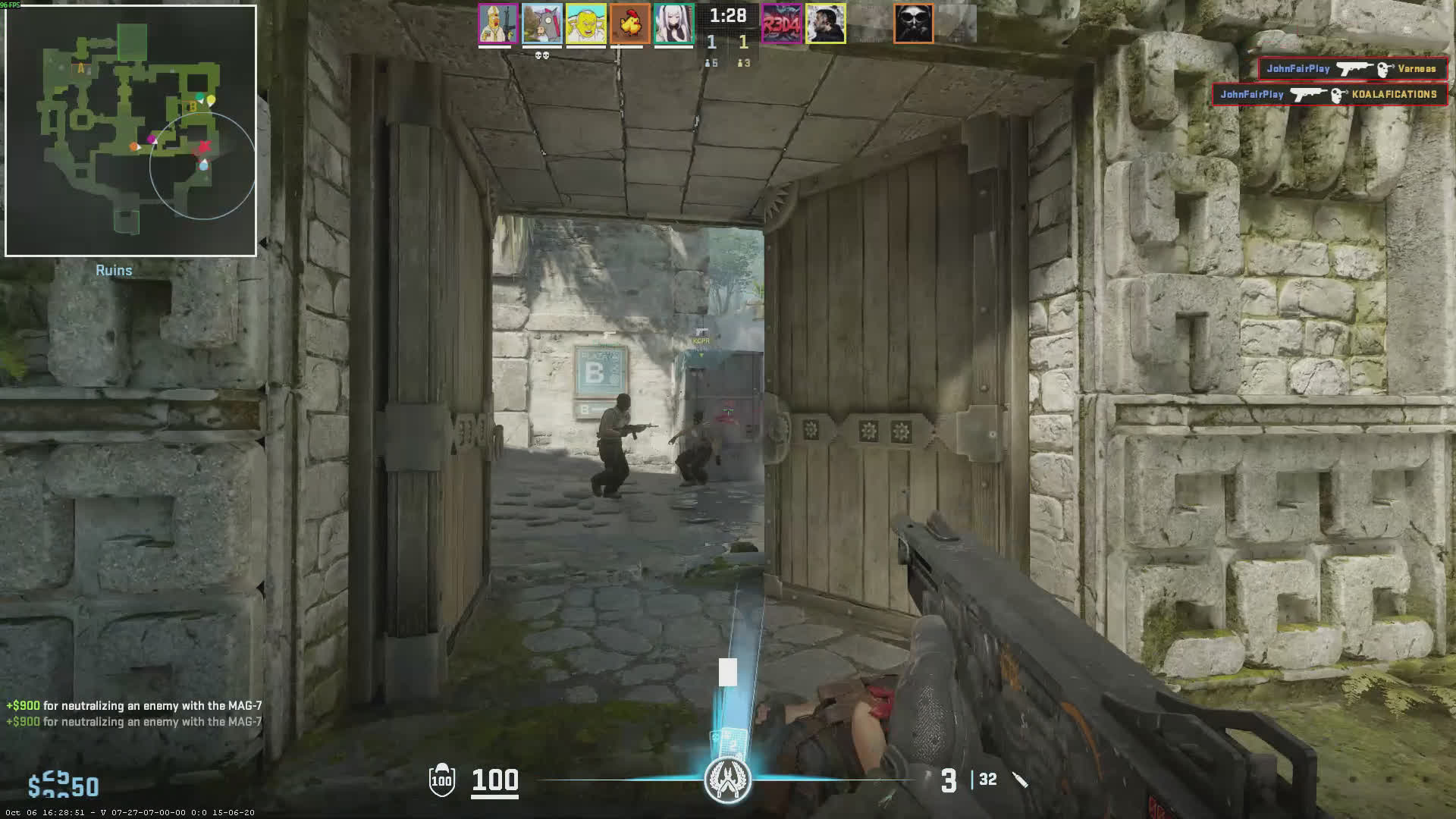This screenshot has height=819, width=1456.
Task: Select the donkey-mask player avatar
Action: [541, 24]
